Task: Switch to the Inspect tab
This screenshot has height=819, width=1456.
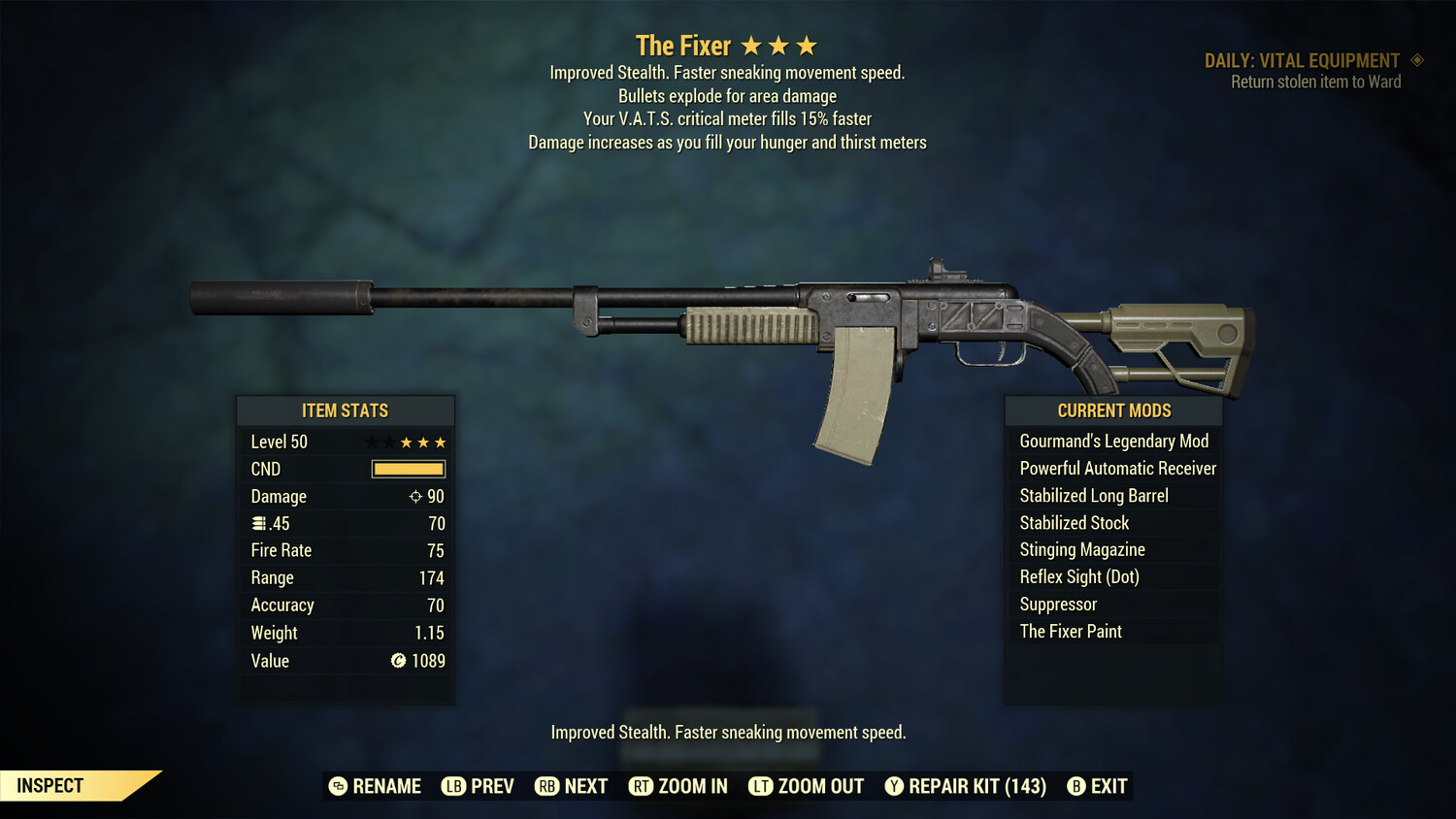Action: pyautogui.click(x=49, y=786)
